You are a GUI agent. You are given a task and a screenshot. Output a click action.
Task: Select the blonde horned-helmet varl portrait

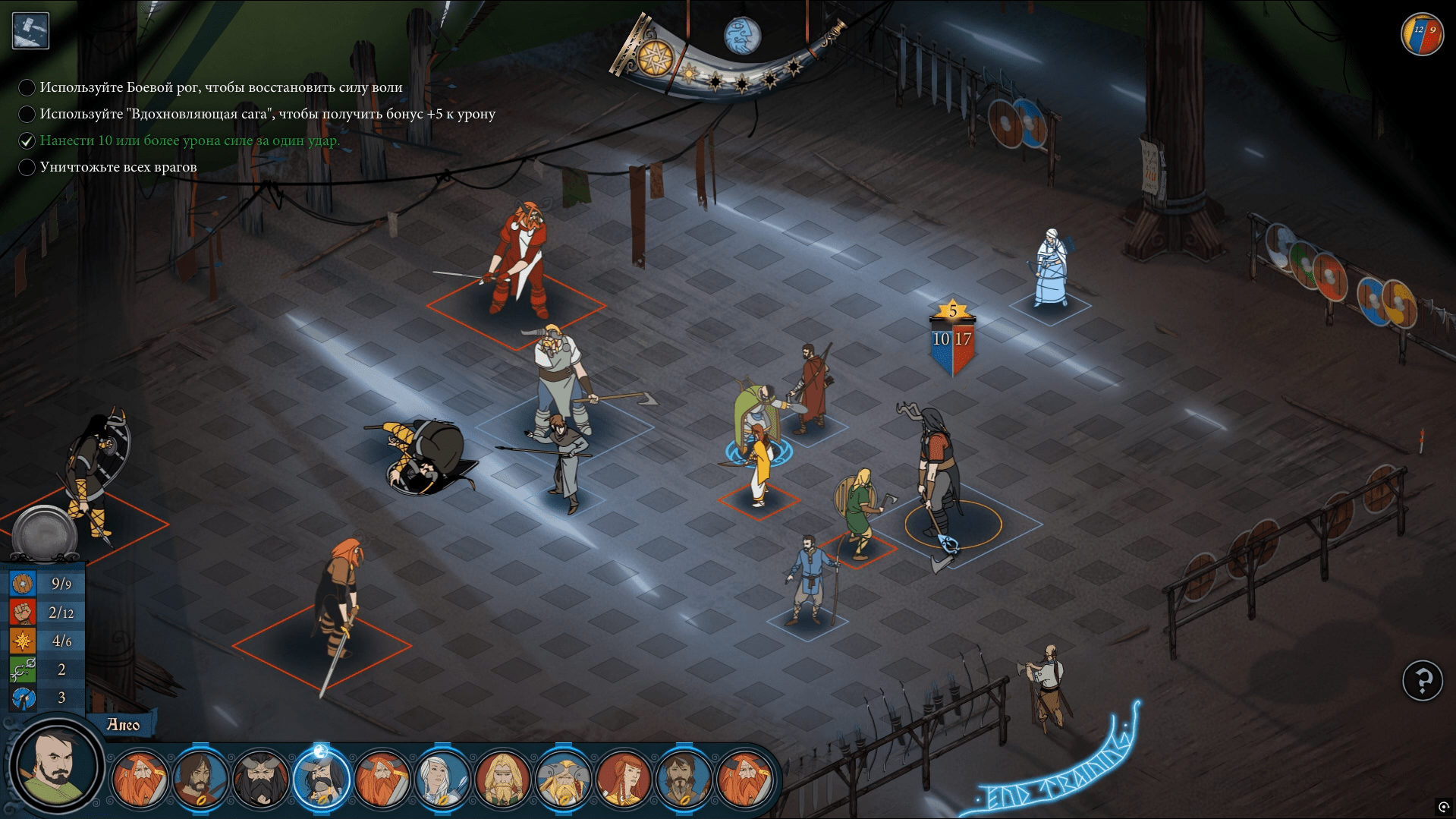(x=563, y=780)
